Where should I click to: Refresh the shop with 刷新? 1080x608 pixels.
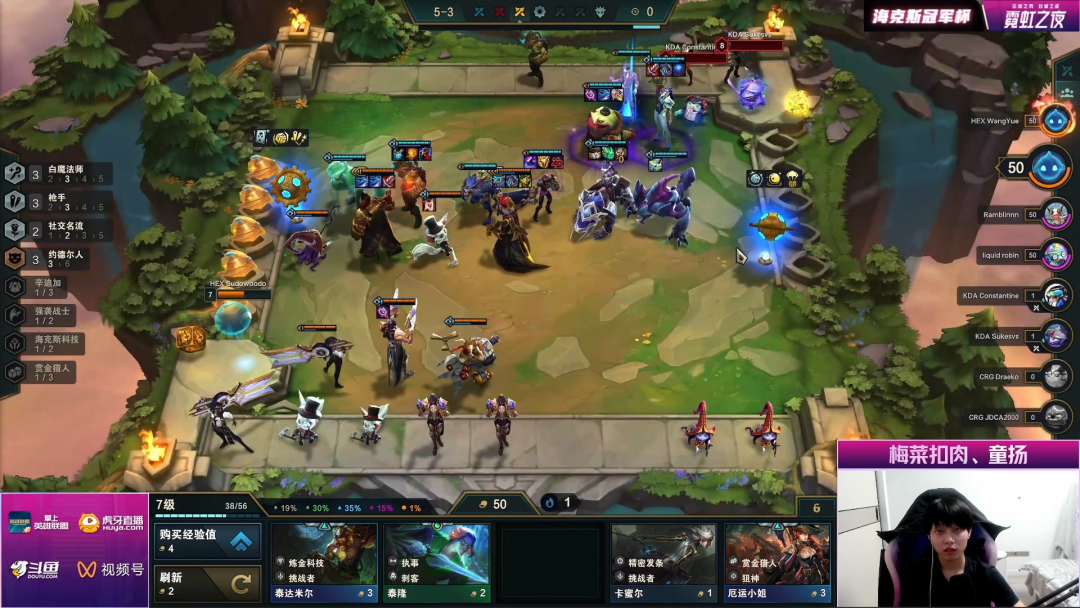(x=208, y=584)
